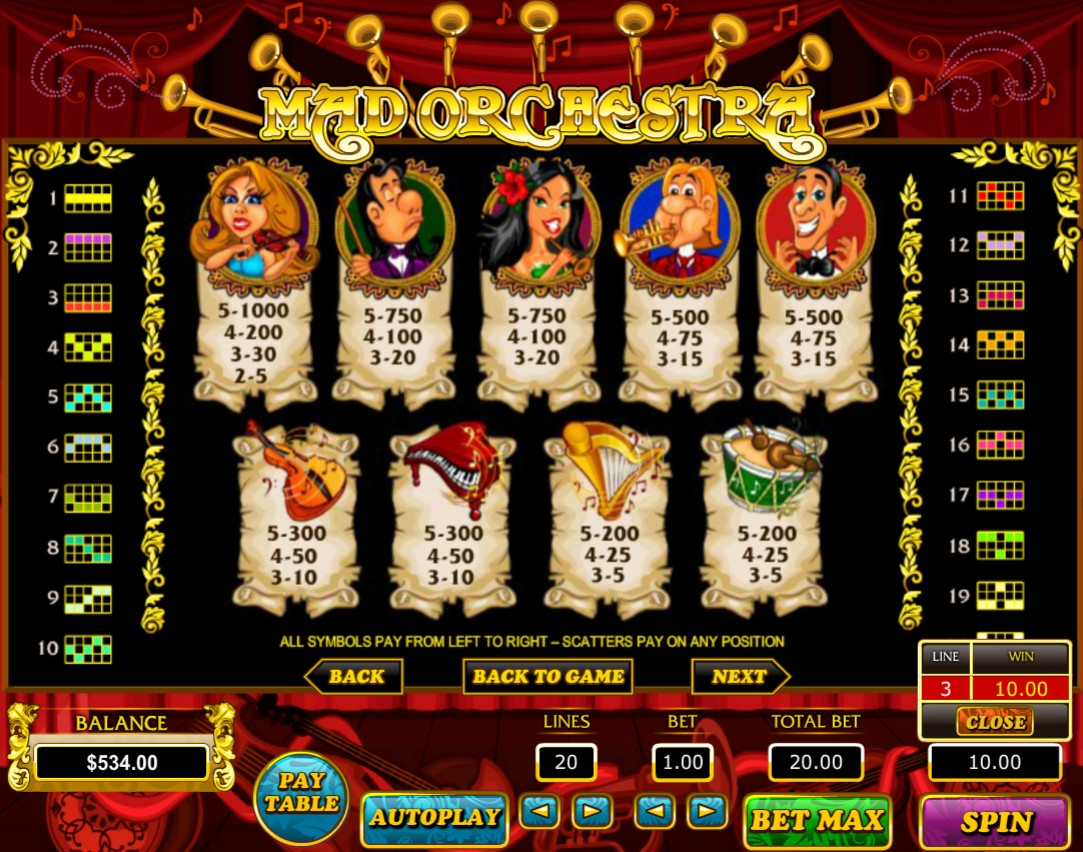Screen dimensions: 1083x852
Task: Select payline 10 indicator
Action: 88,649
